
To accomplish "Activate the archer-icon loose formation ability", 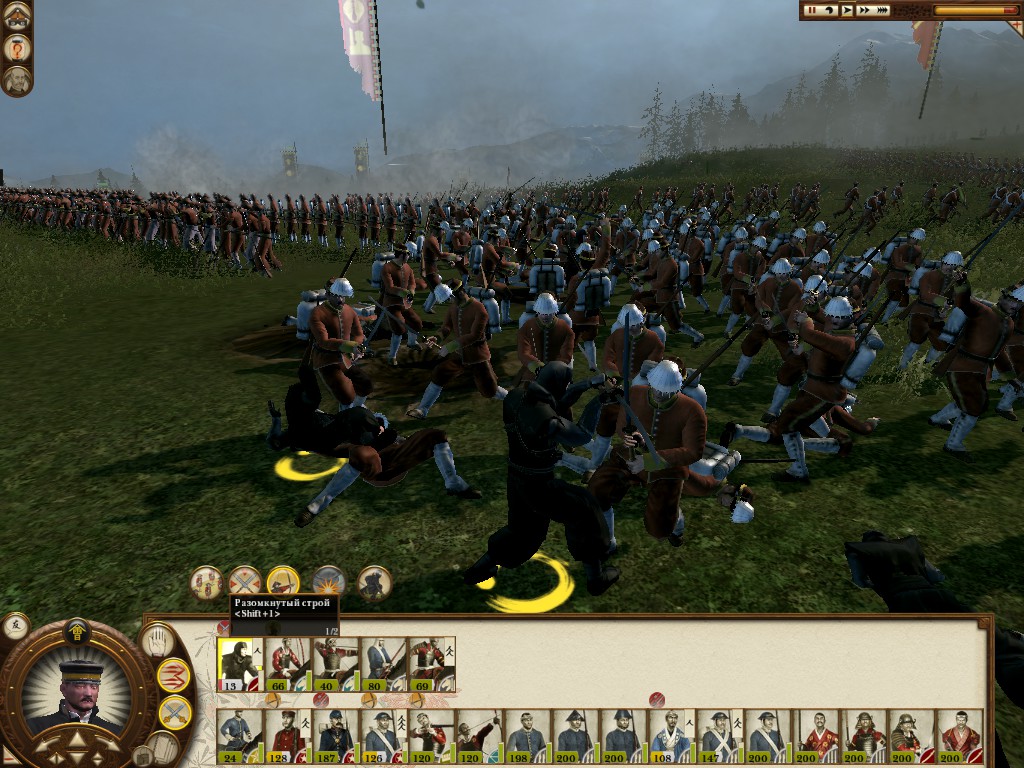I will click(x=283, y=581).
